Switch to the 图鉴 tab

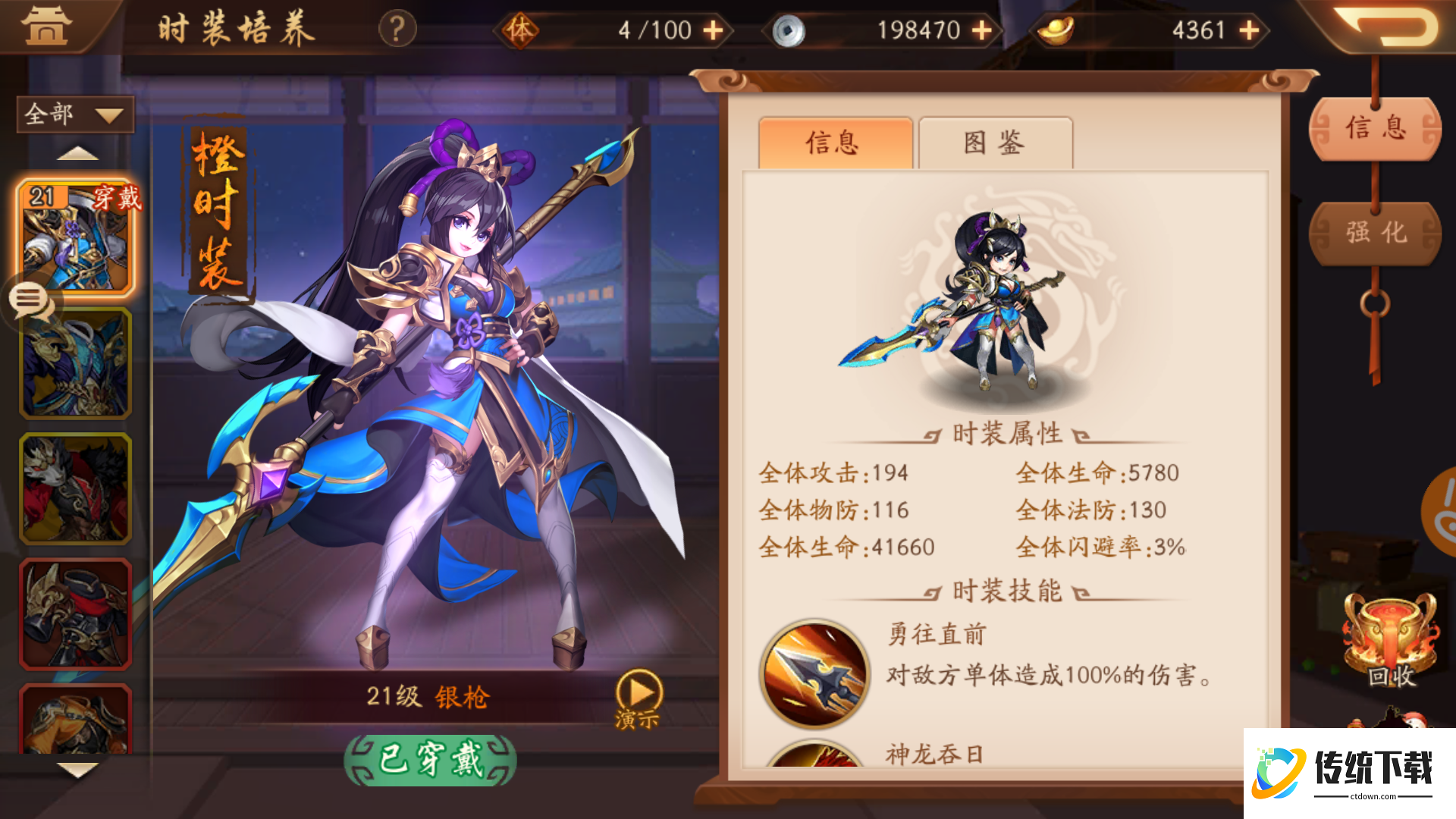tap(995, 143)
